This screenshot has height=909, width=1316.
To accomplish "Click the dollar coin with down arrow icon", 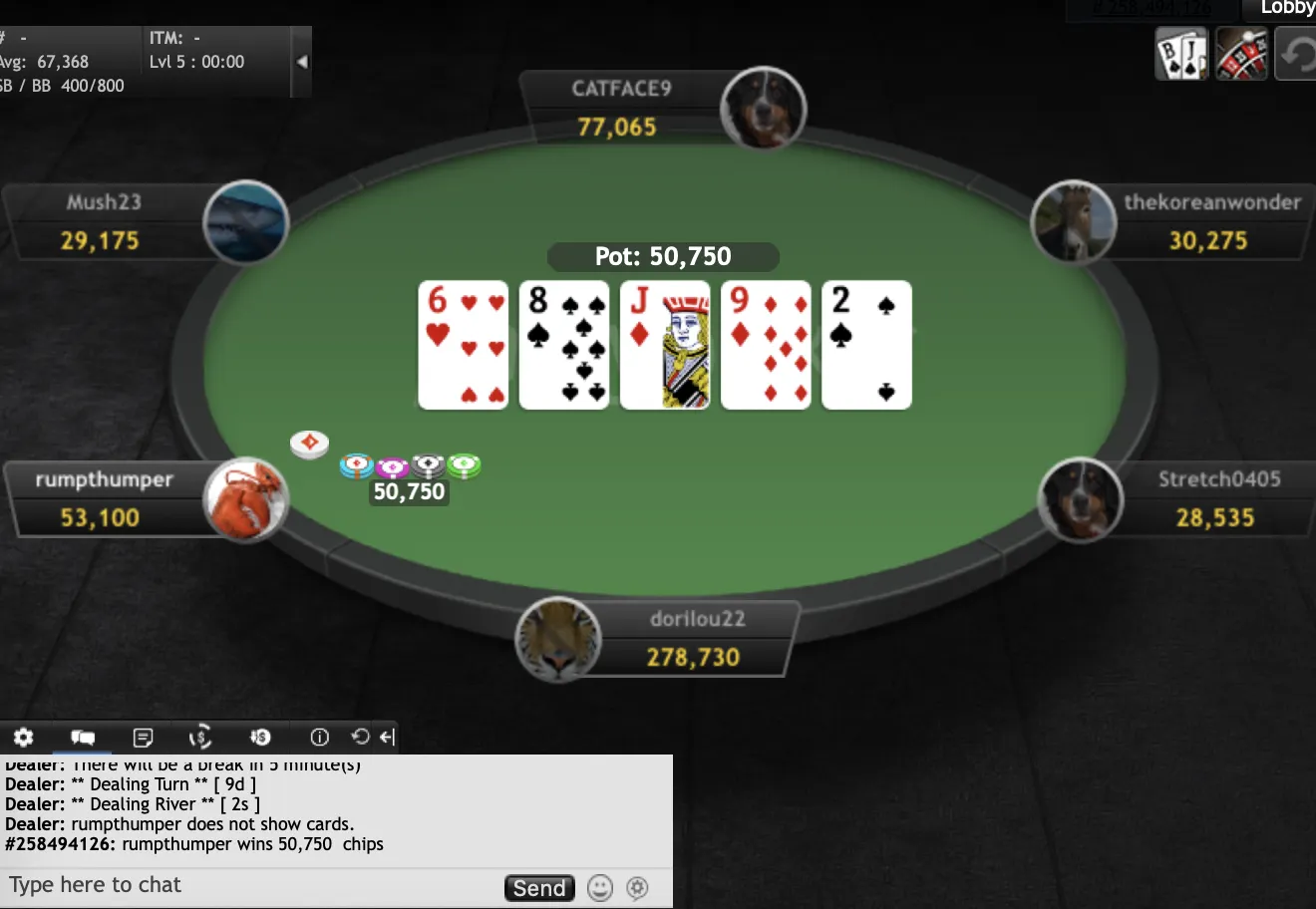I will pos(260,738).
